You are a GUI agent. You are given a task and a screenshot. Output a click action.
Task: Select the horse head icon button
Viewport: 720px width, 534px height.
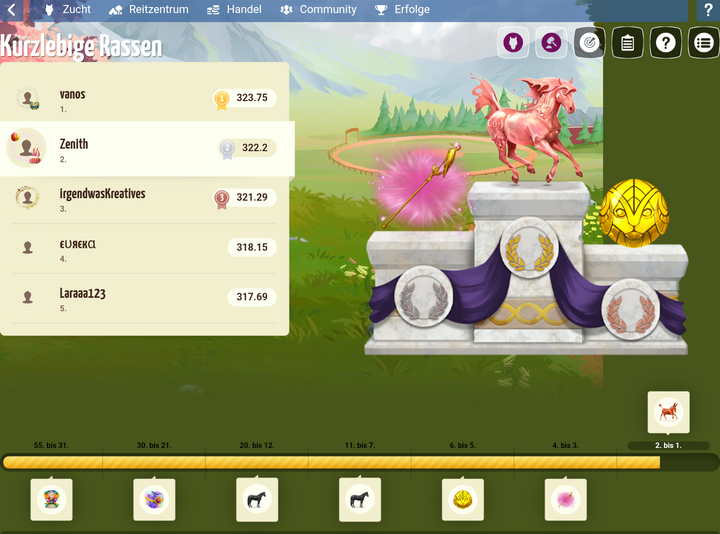pyautogui.click(x=513, y=43)
